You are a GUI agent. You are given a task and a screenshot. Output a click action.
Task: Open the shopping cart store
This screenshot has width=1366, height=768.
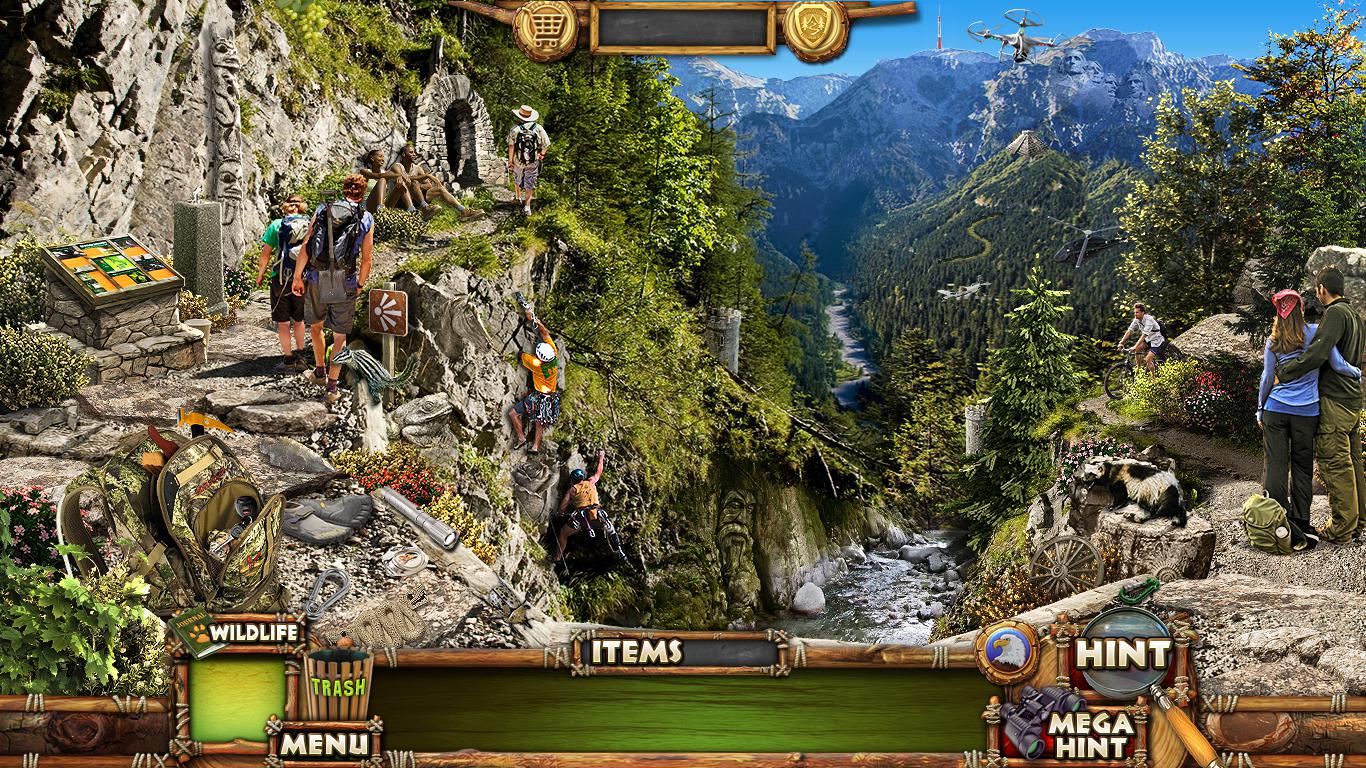pyautogui.click(x=545, y=28)
